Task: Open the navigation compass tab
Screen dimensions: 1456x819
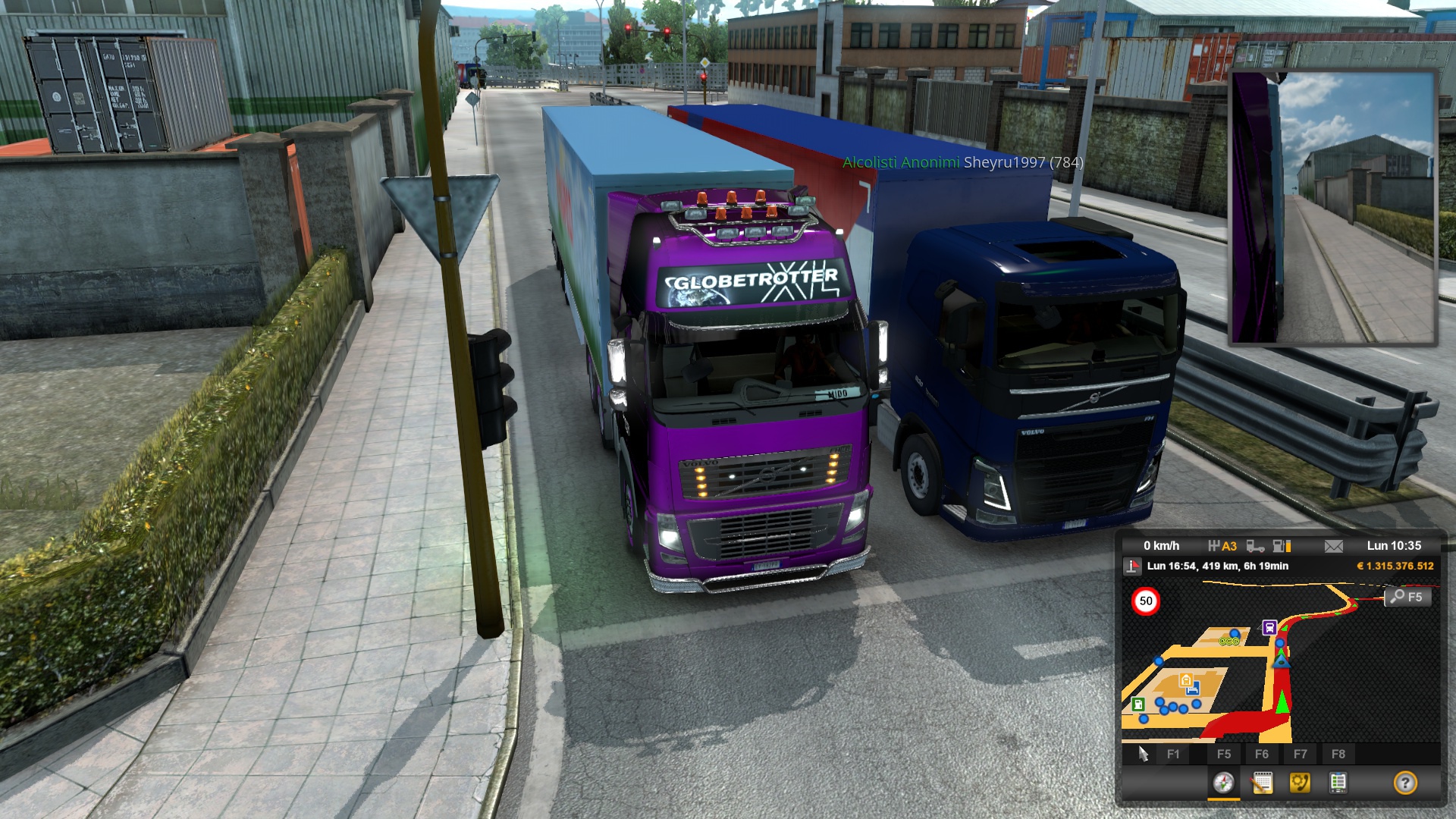Action: point(1223,783)
